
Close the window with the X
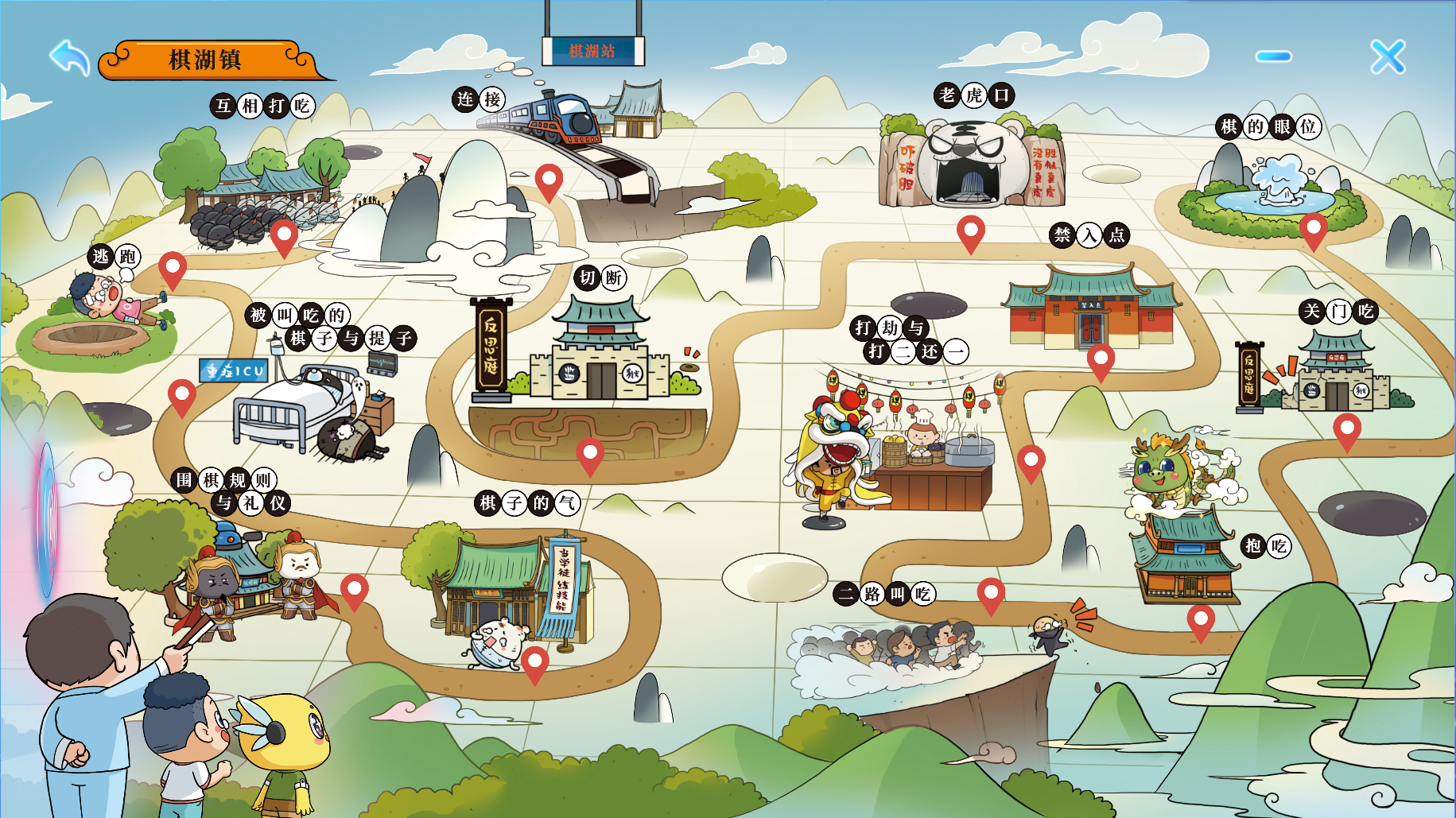(x=1388, y=56)
